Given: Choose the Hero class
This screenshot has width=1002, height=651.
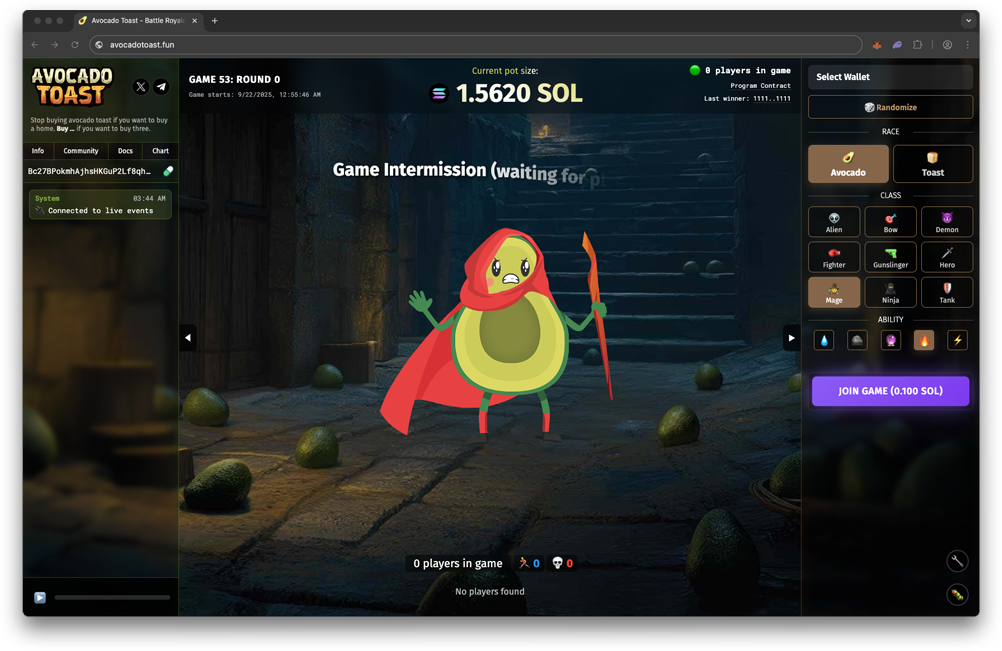Looking at the screenshot, I should tap(946, 257).
